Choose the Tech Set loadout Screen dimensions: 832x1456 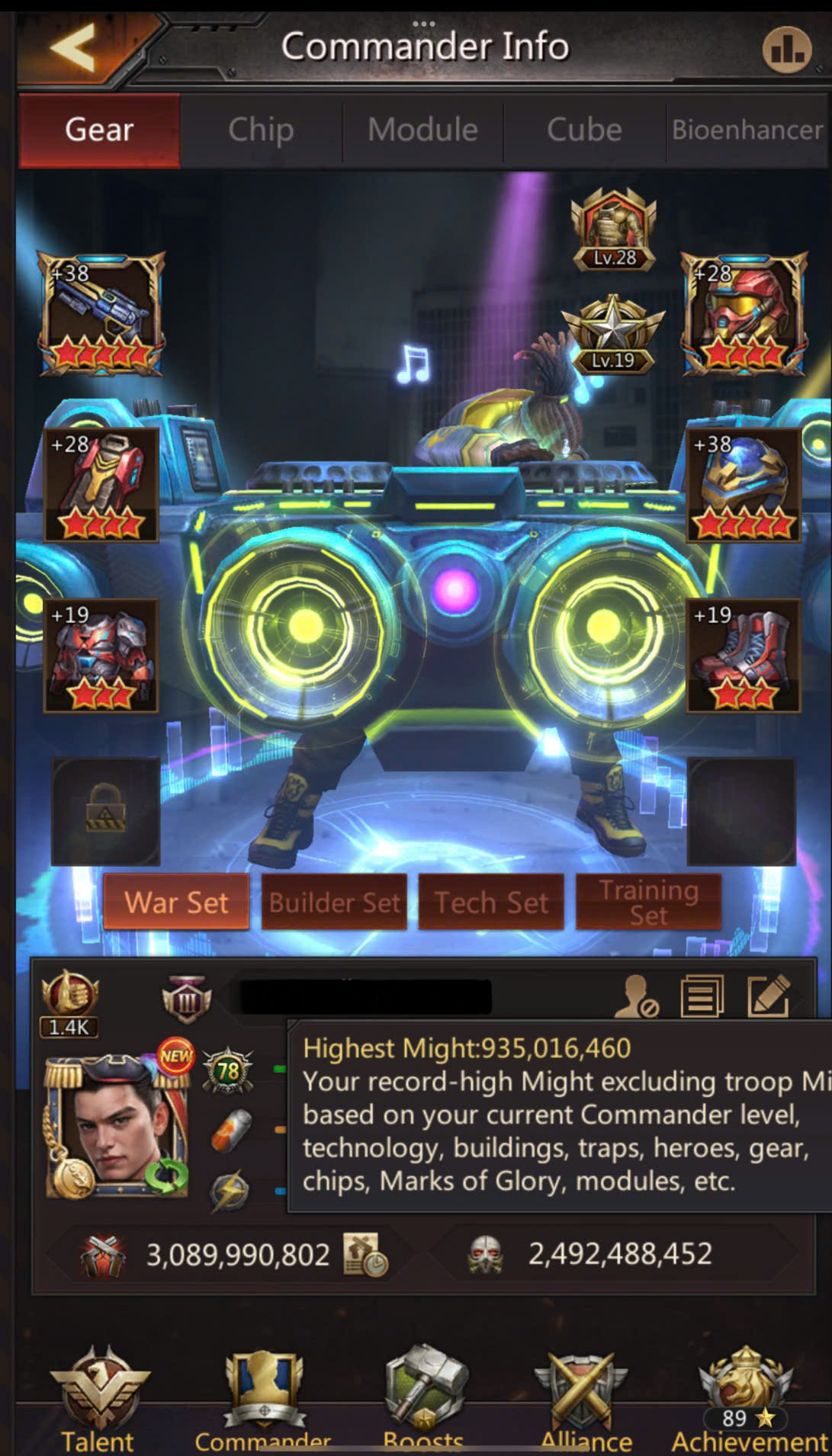[x=491, y=903]
